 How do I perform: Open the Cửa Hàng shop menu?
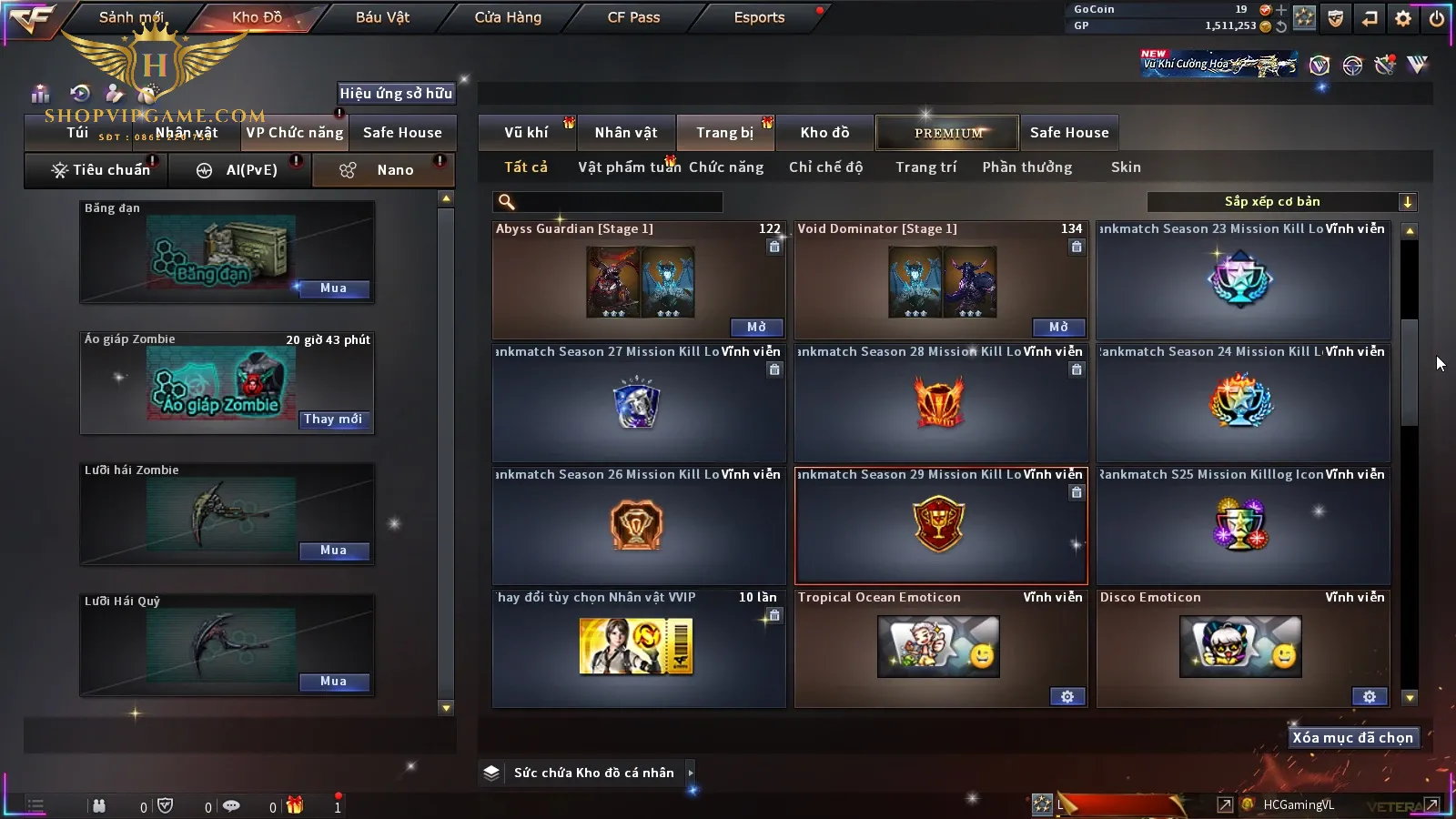pos(508,17)
